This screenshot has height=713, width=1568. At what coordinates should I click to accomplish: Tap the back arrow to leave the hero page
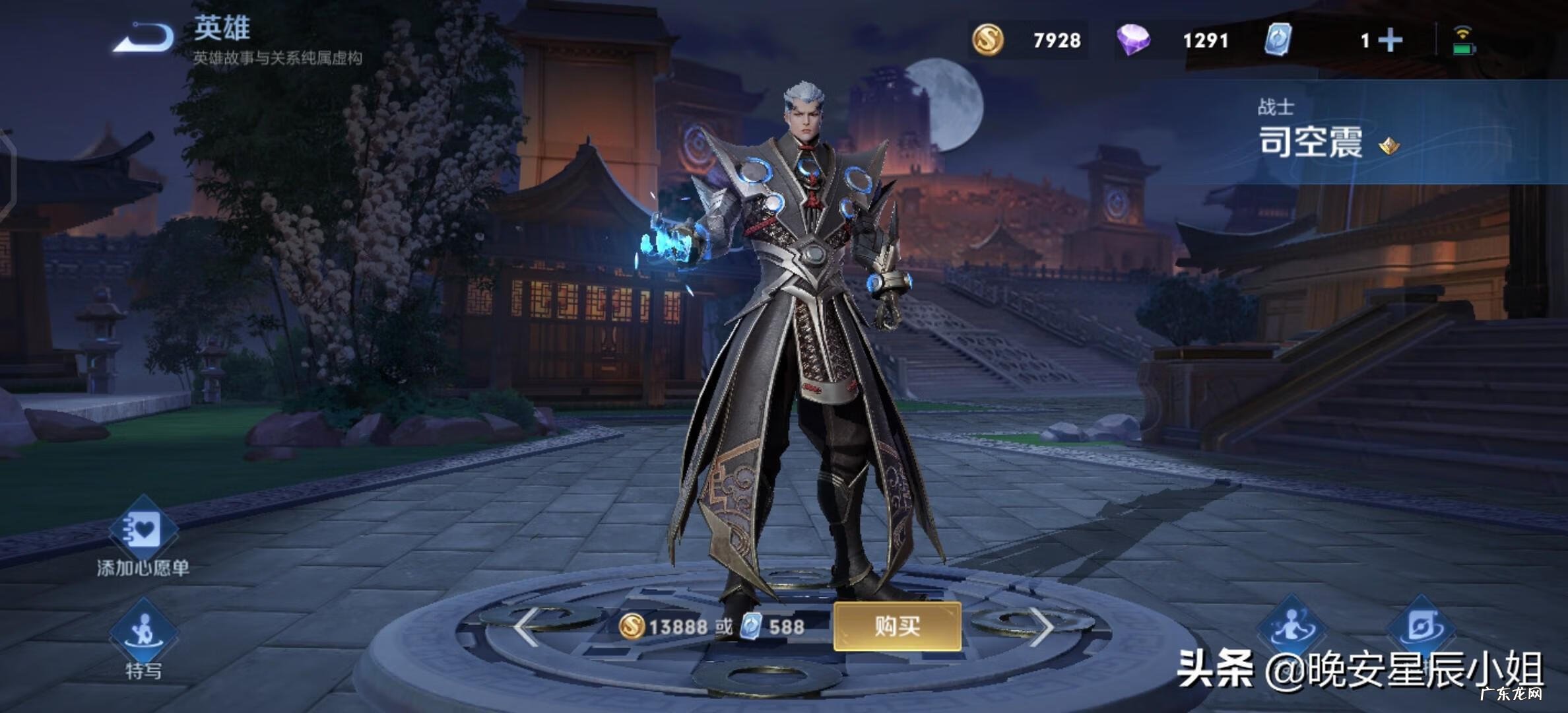pyautogui.click(x=143, y=38)
